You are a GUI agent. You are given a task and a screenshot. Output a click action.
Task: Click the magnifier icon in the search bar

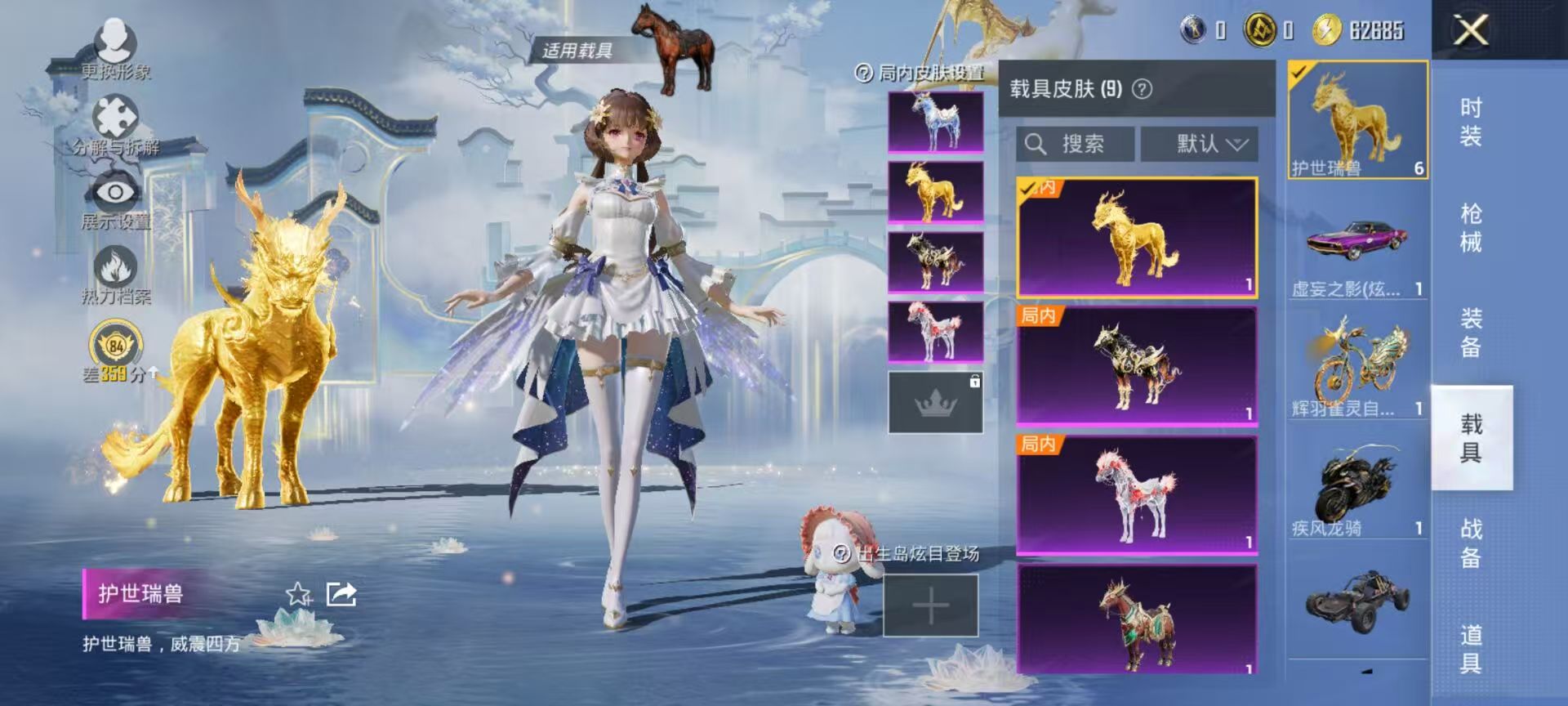tap(1037, 145)
